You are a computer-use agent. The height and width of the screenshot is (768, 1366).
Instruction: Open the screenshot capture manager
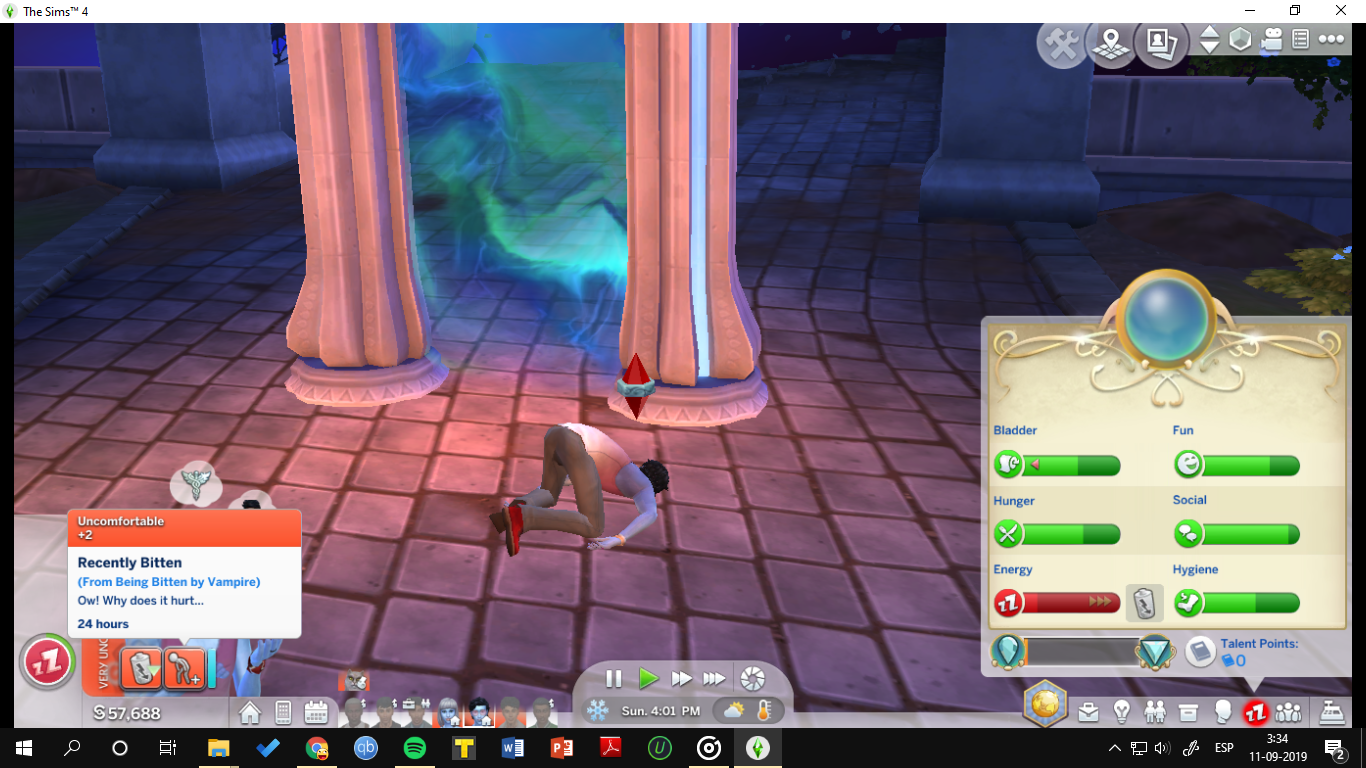coord(1162,44)
